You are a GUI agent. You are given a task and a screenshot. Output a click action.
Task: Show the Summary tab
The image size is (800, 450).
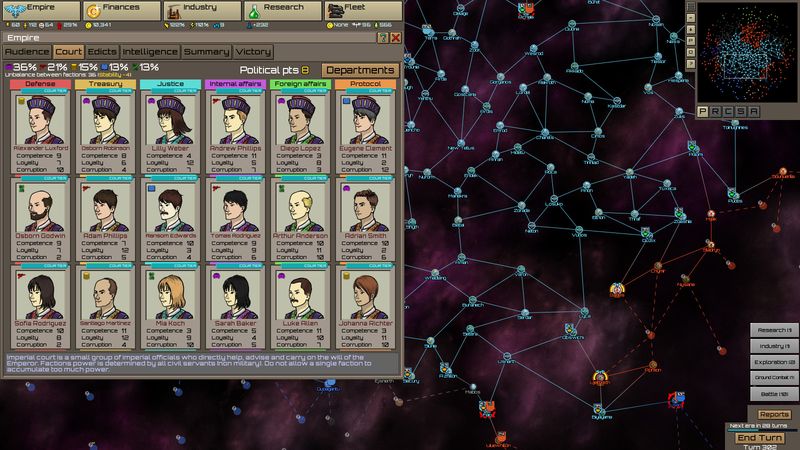(x=207, y=51)
